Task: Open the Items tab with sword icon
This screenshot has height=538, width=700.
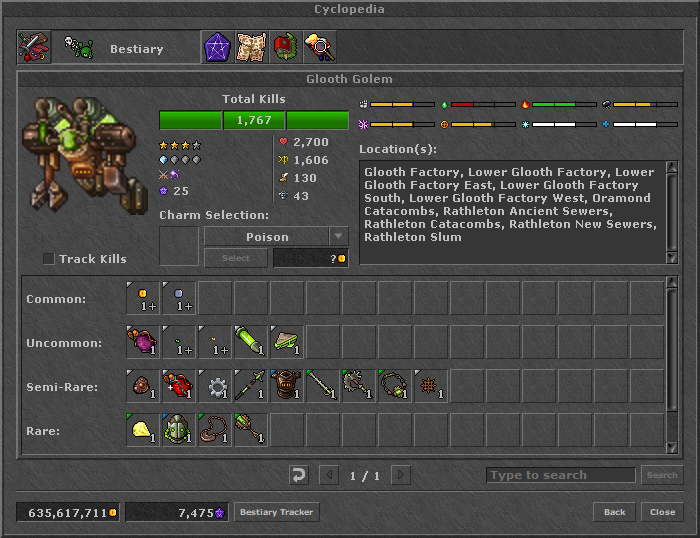Action: tap(33, 48)
